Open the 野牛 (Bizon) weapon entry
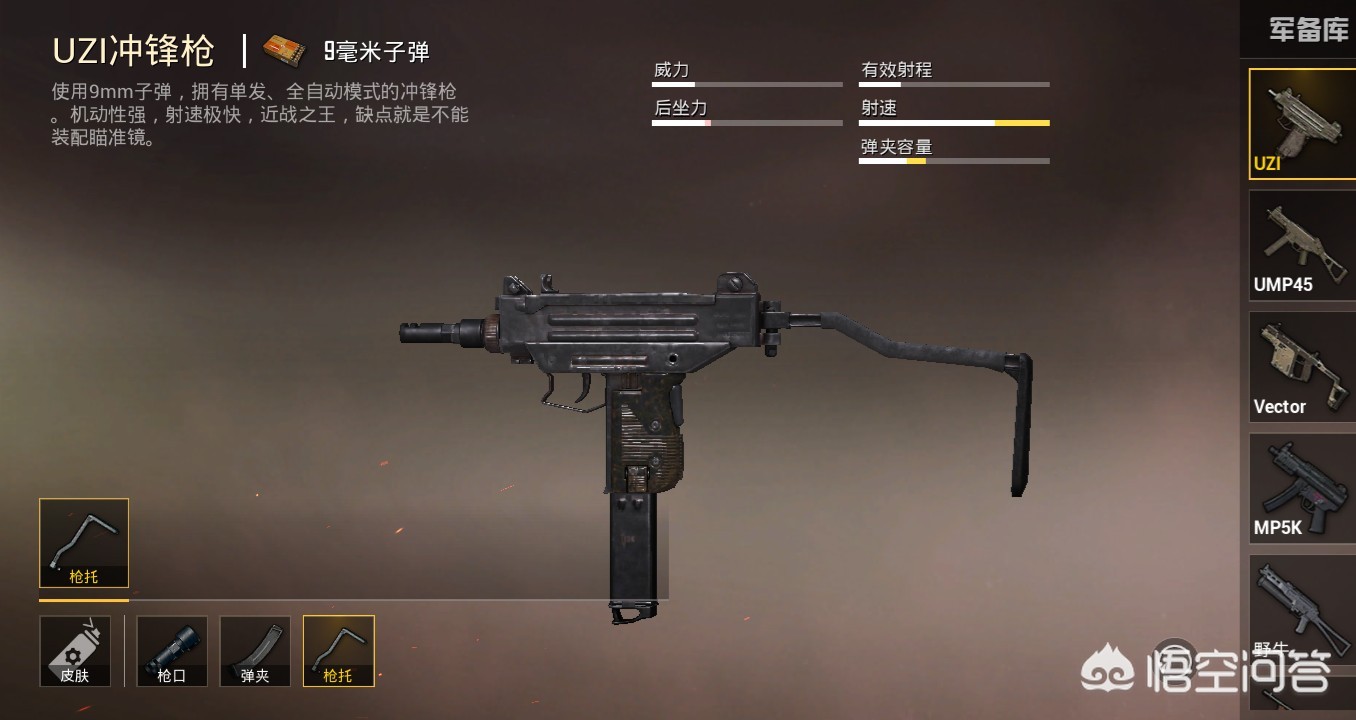 pyautogui.click(x=1301, y=605)
